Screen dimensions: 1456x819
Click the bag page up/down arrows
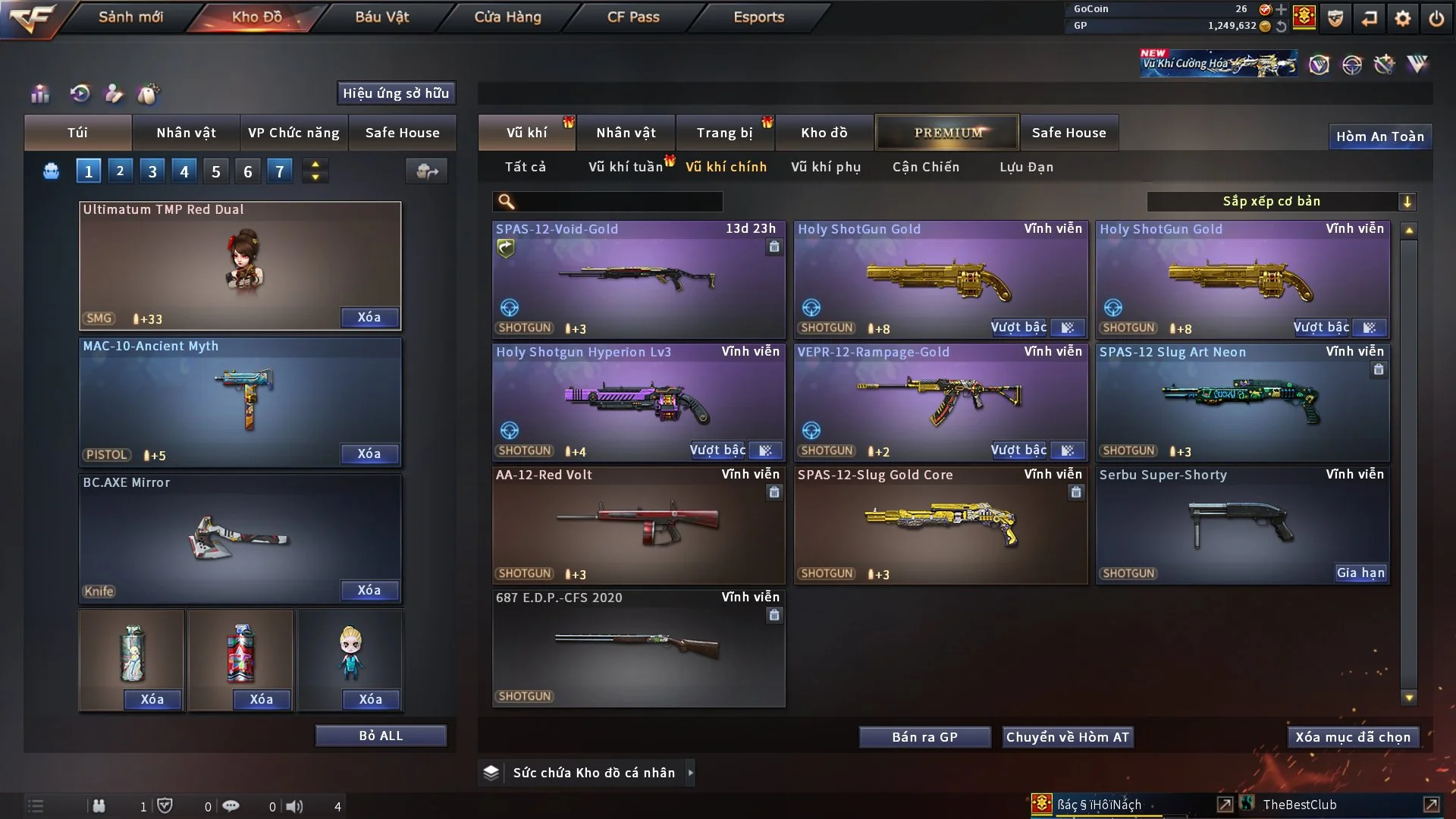315,171
